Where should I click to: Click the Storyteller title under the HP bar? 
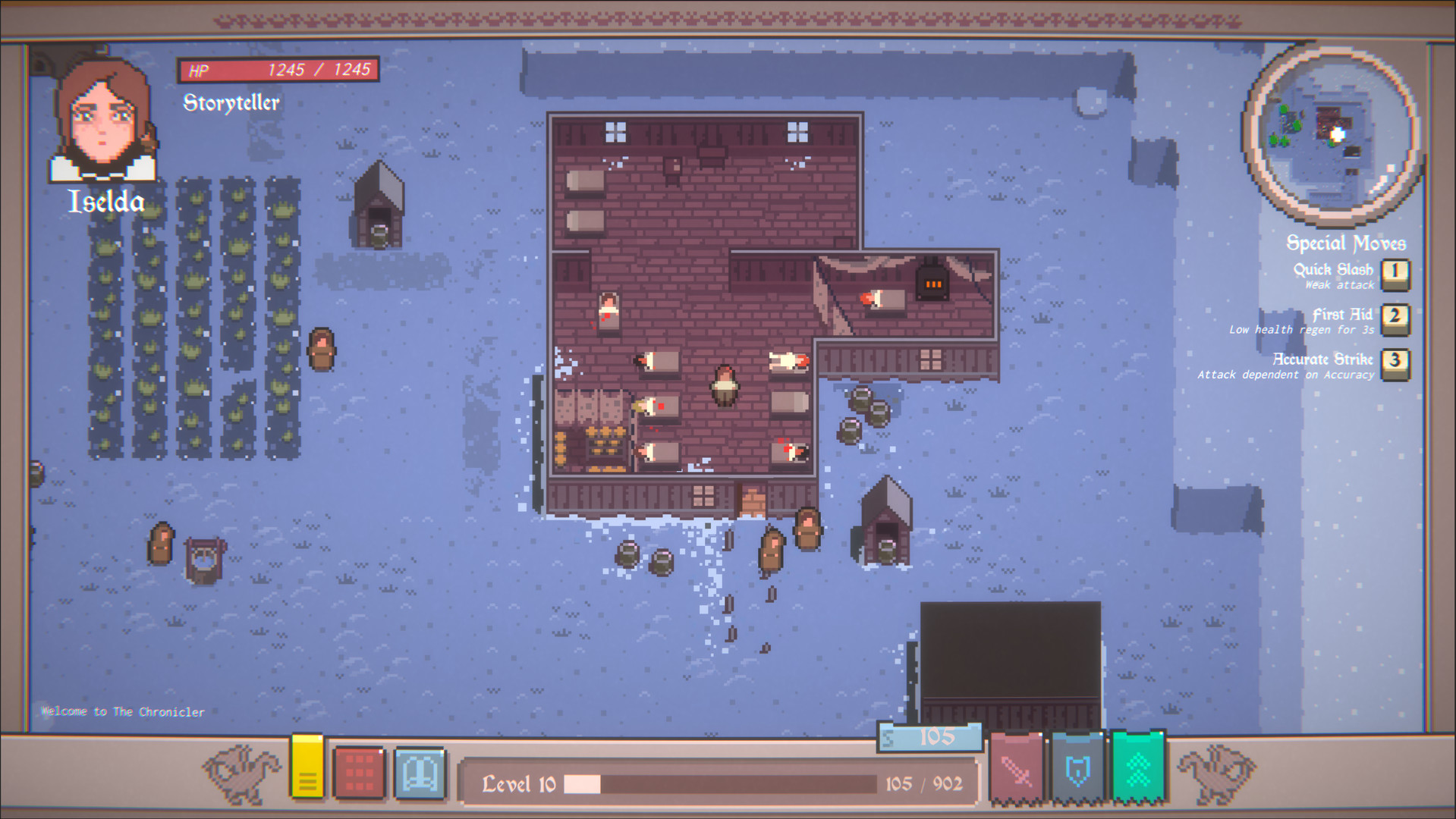coord(231,102)
